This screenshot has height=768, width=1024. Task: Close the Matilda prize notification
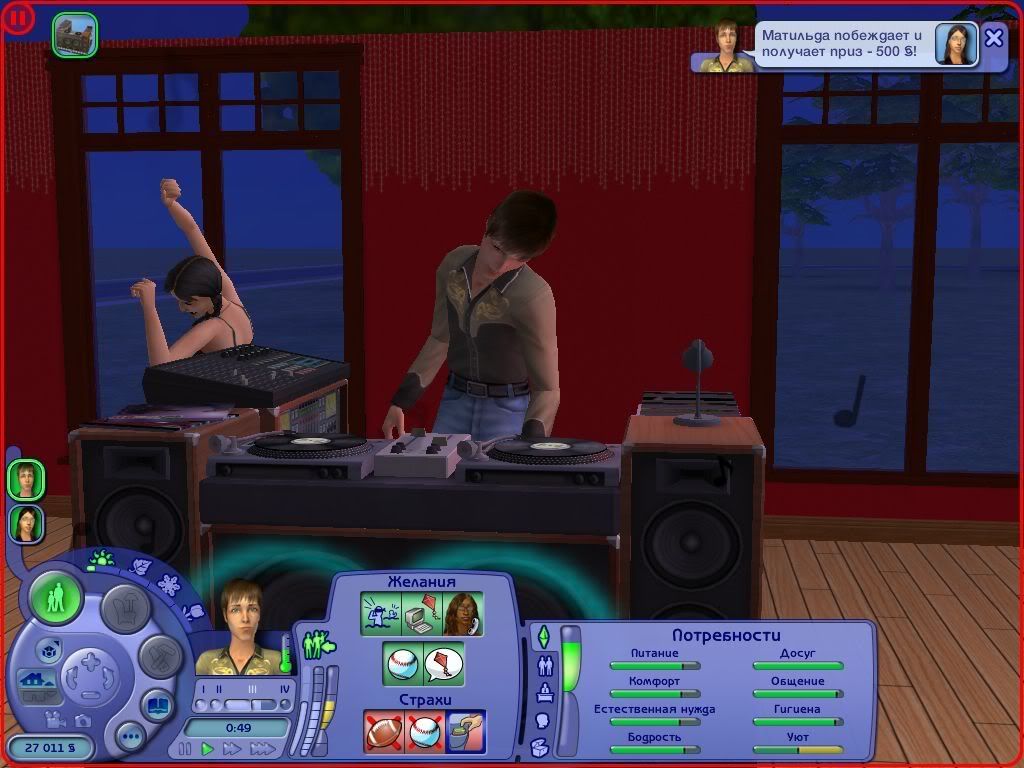pyautogui.click(x=993, y=38)
